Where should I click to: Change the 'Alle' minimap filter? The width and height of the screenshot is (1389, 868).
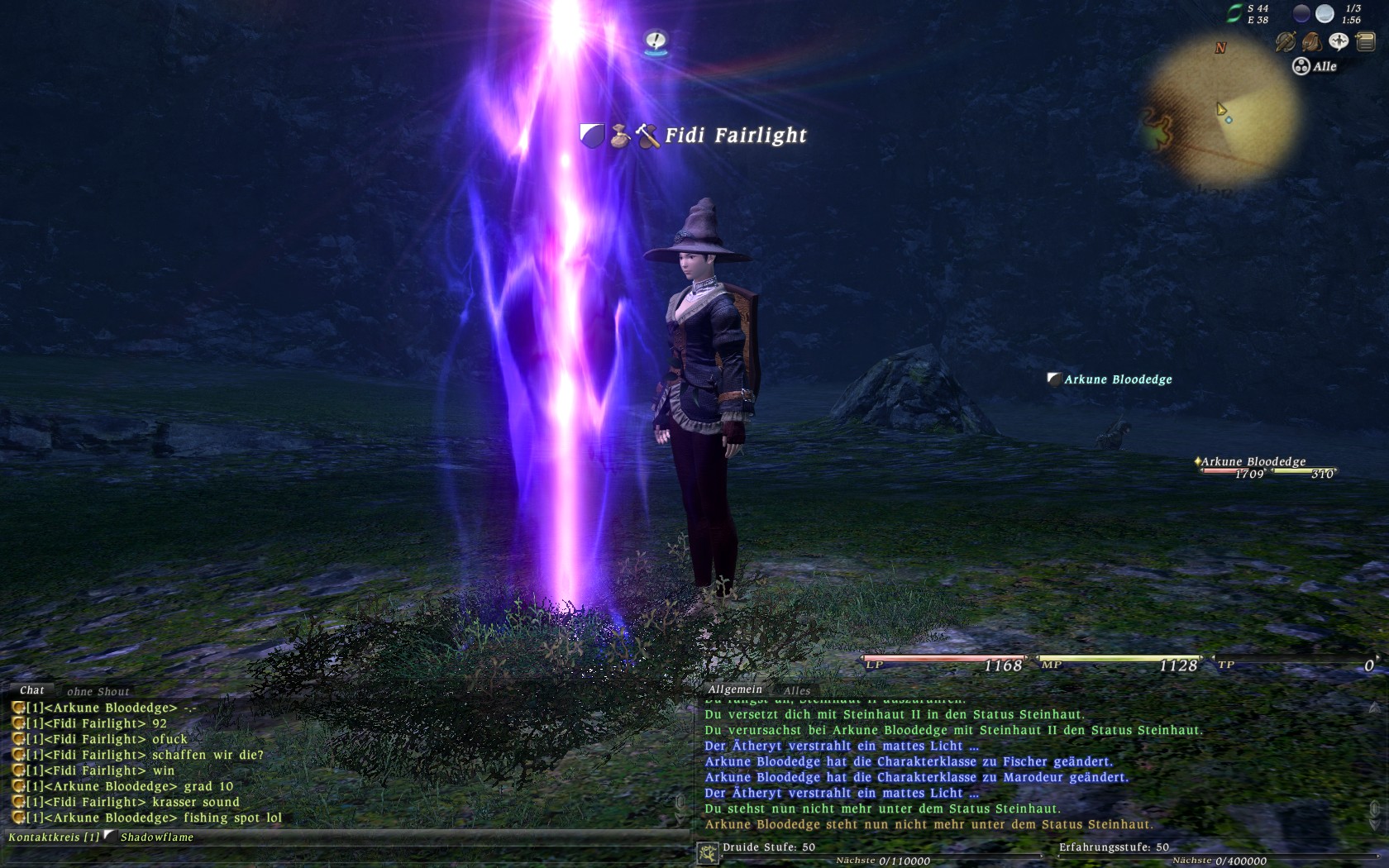click(x=1315, y=66)
